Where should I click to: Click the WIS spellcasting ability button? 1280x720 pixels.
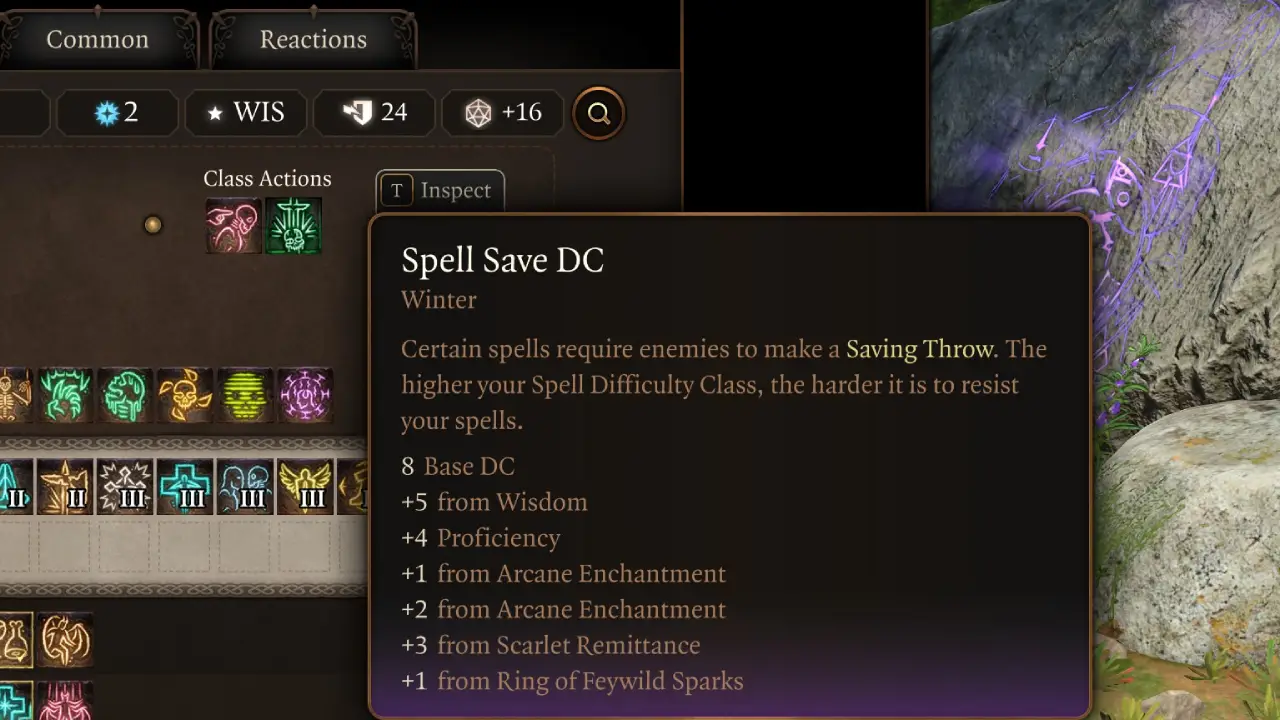[245, 112]
